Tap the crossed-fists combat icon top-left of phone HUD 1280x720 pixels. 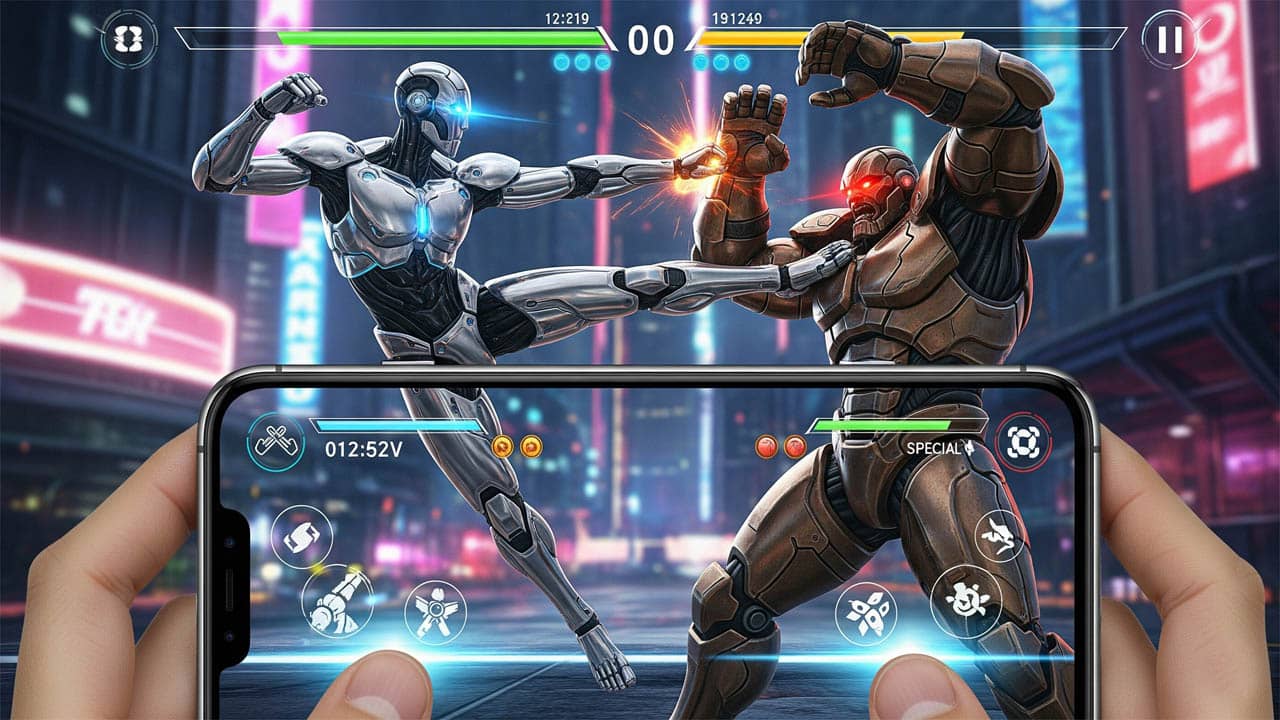tap(277, 441)
